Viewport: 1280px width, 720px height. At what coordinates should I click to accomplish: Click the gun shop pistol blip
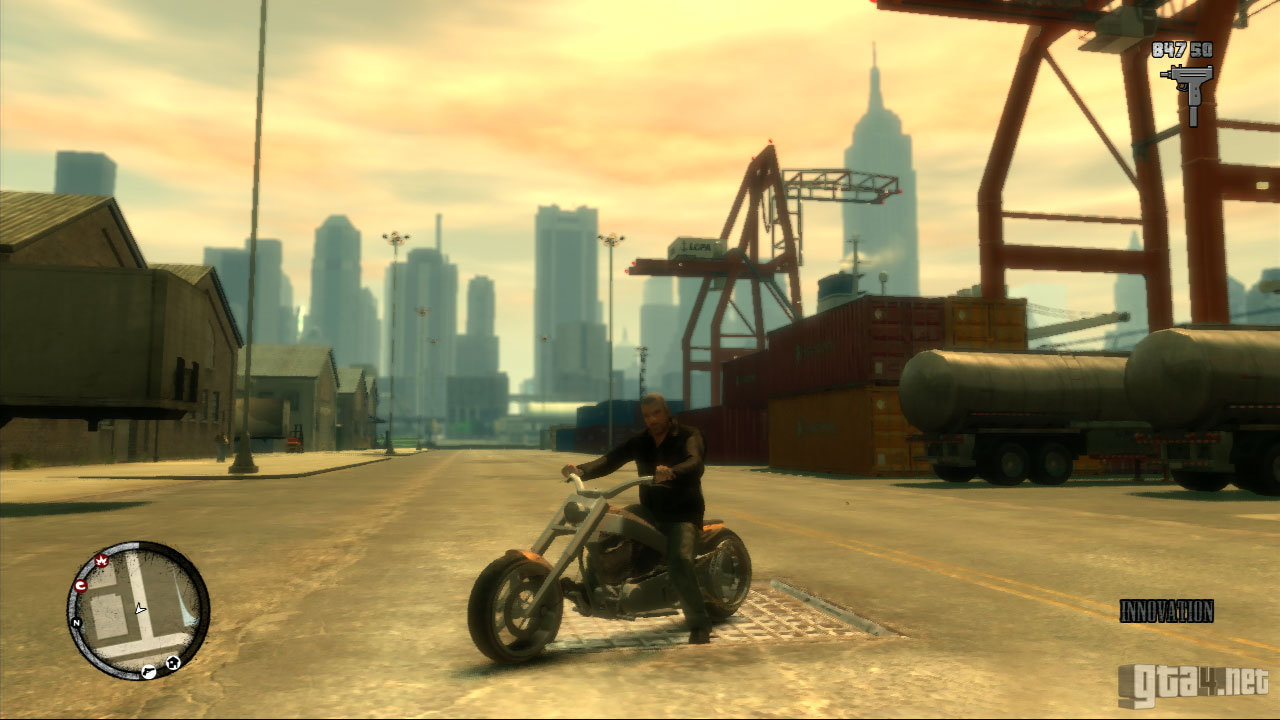[148, 671]
